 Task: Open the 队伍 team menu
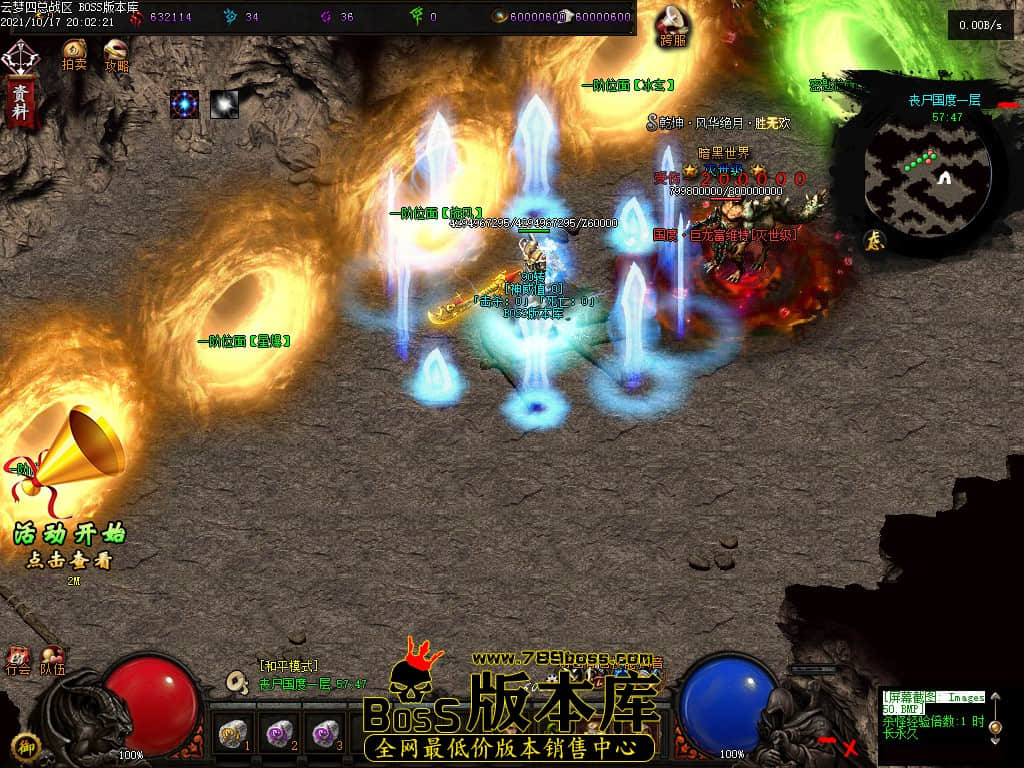coord(52,659)
